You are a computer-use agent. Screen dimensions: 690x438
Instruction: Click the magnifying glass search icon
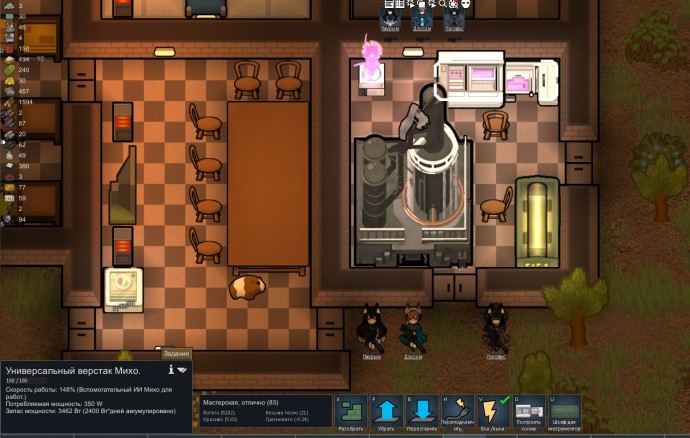click(441, 5)
